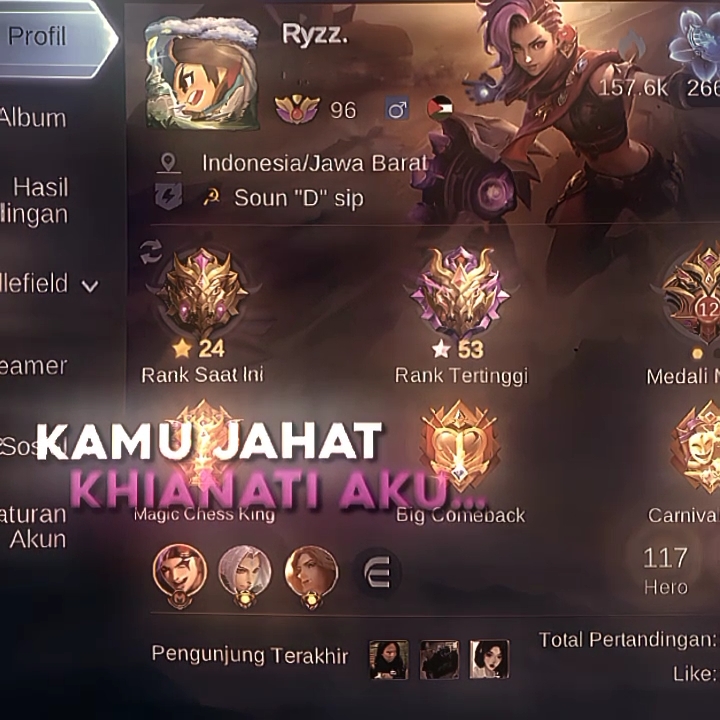Select the third favorite hero portrait
This screenshot has width=720, height=720.
pos(310,572)
